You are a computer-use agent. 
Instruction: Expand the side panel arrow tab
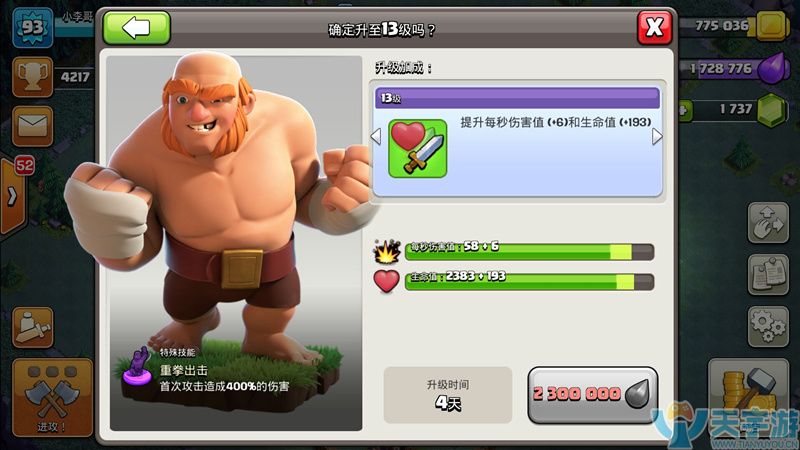click(14, 196)
